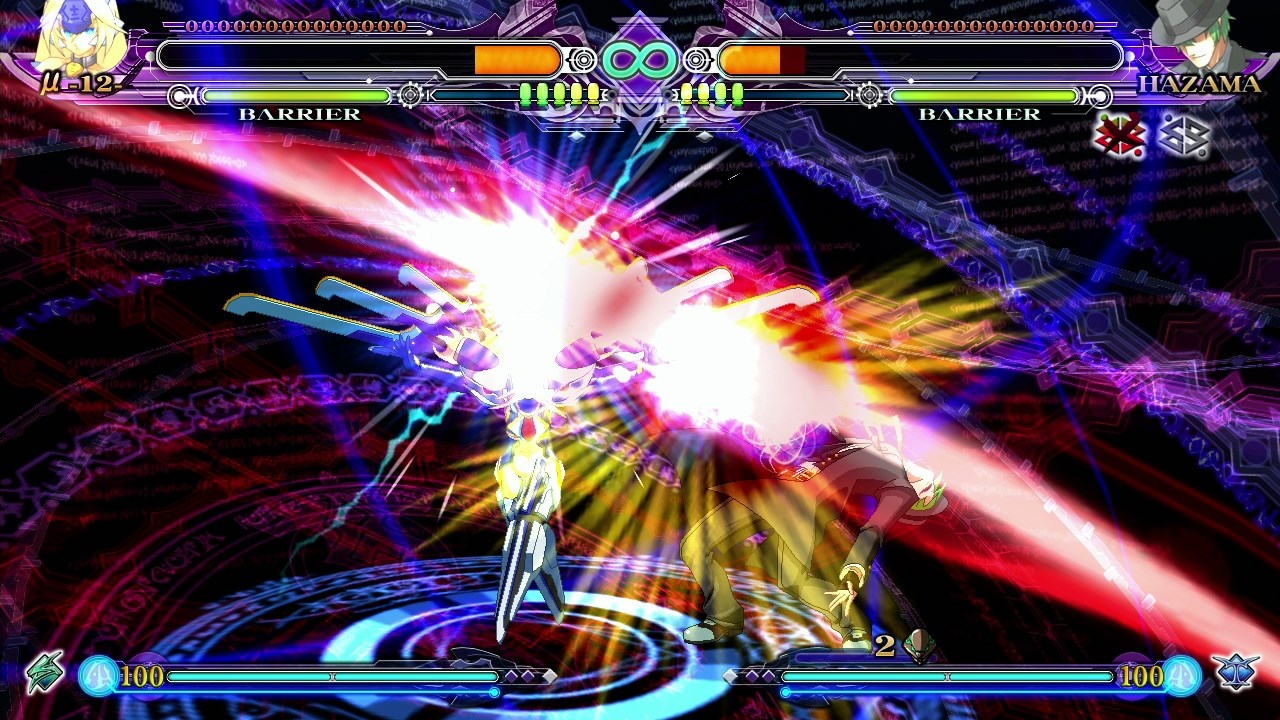
Task: Select the red crossed-out icon under Hazama
Action: click(1119, 135)
